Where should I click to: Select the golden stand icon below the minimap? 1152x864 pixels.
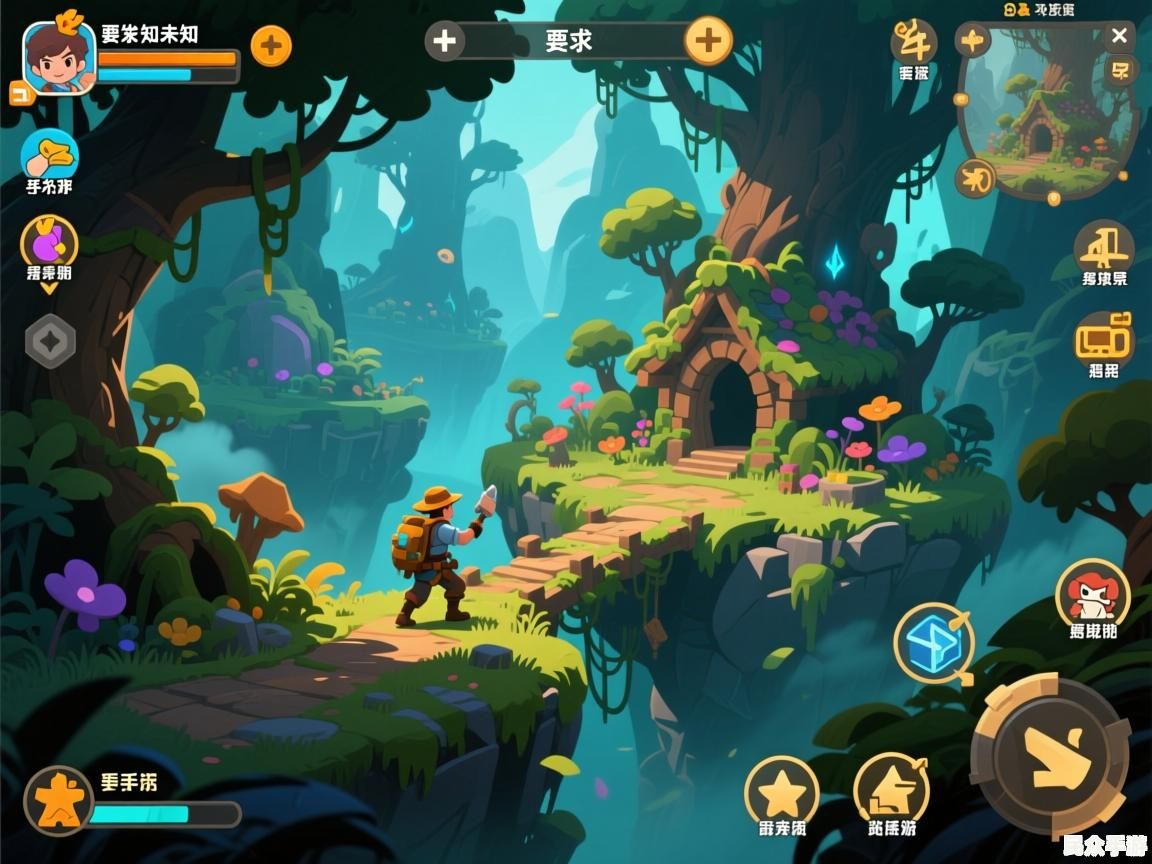tap(1104, 246)
